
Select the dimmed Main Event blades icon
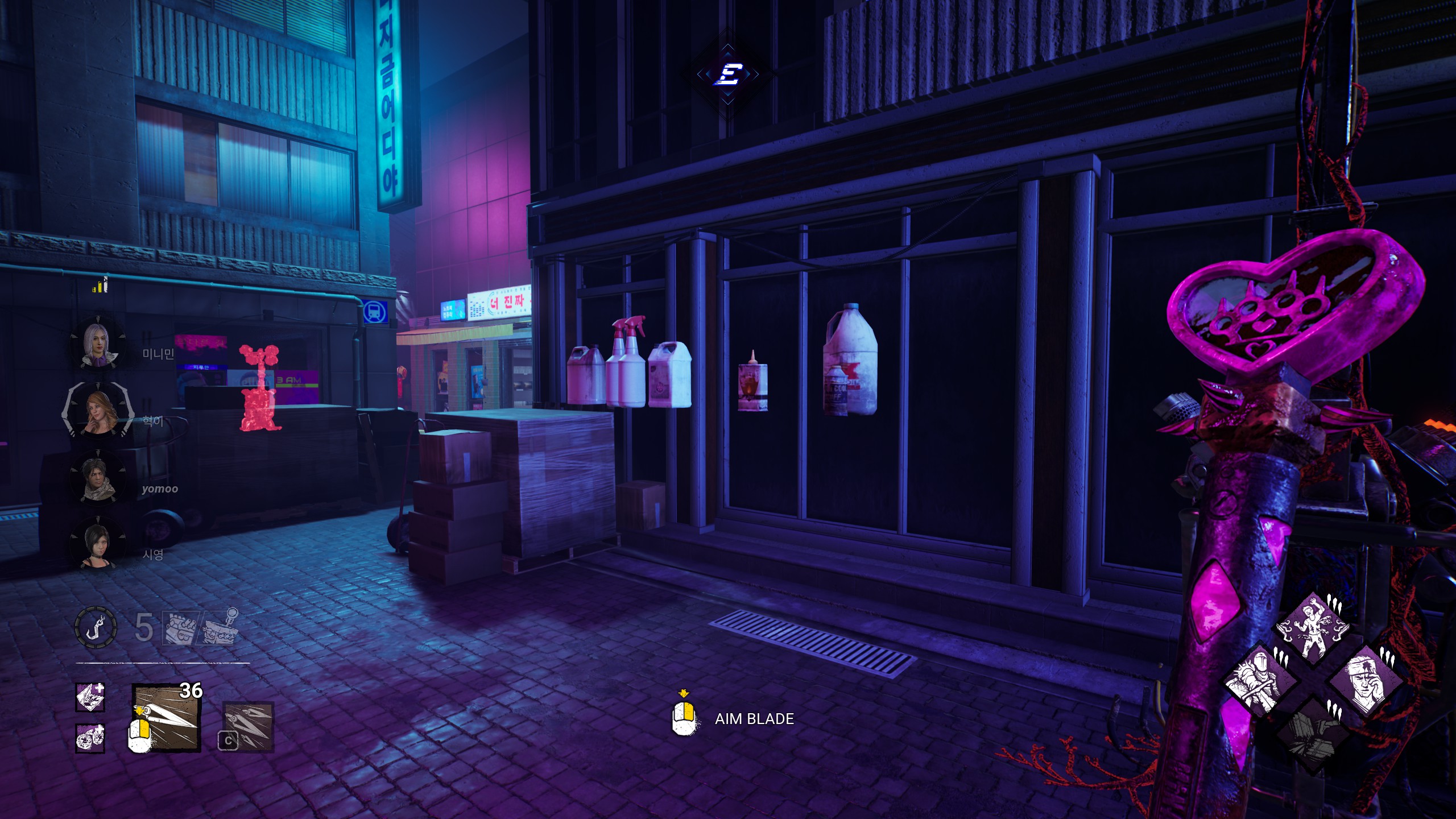pyautogui.click(x=247, y=726)
